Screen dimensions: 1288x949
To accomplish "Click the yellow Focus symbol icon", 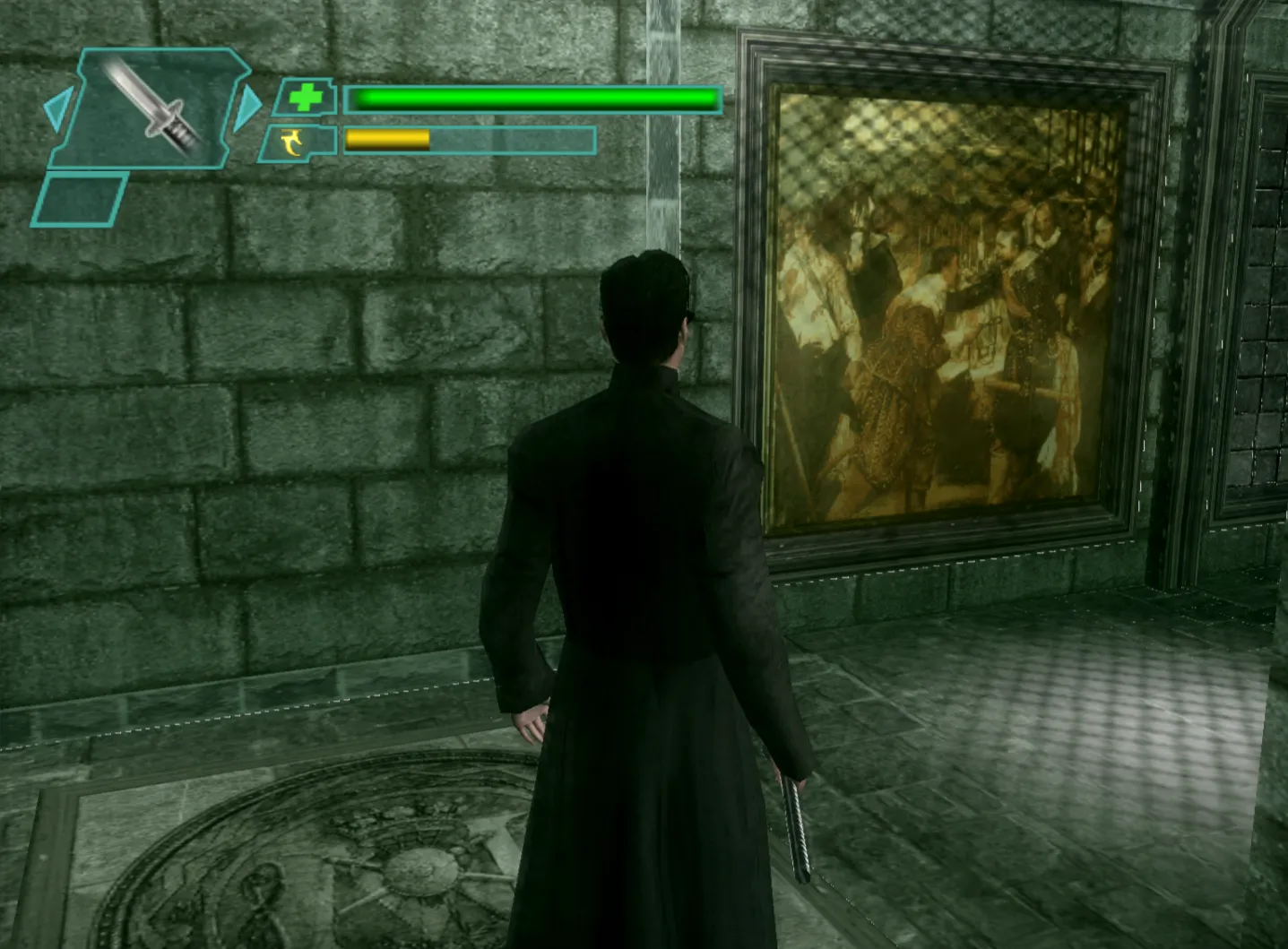I will point(294,142).
